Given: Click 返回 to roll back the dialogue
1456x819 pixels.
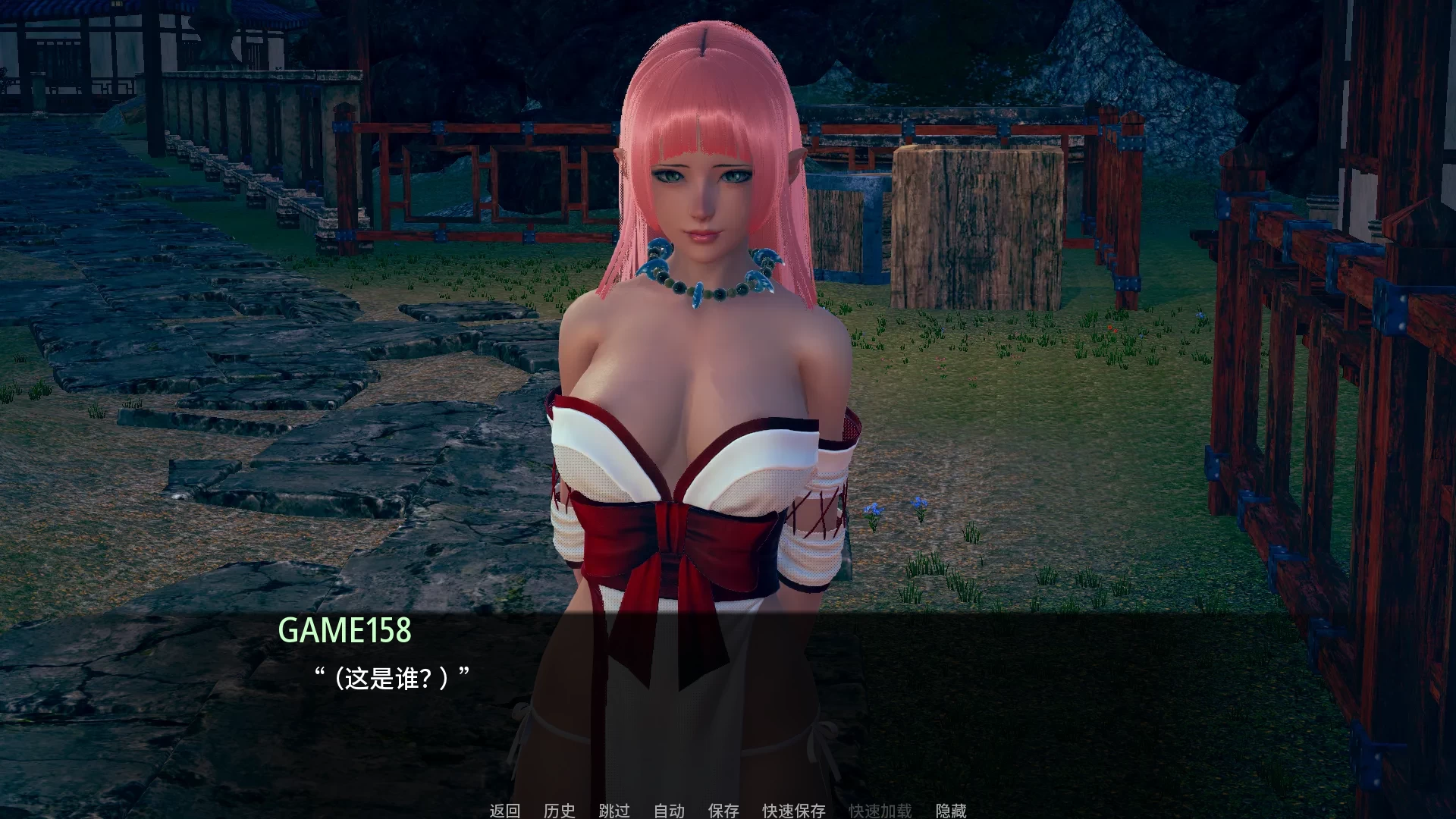Looking at the screenshot, I should (x=504, y=810).
